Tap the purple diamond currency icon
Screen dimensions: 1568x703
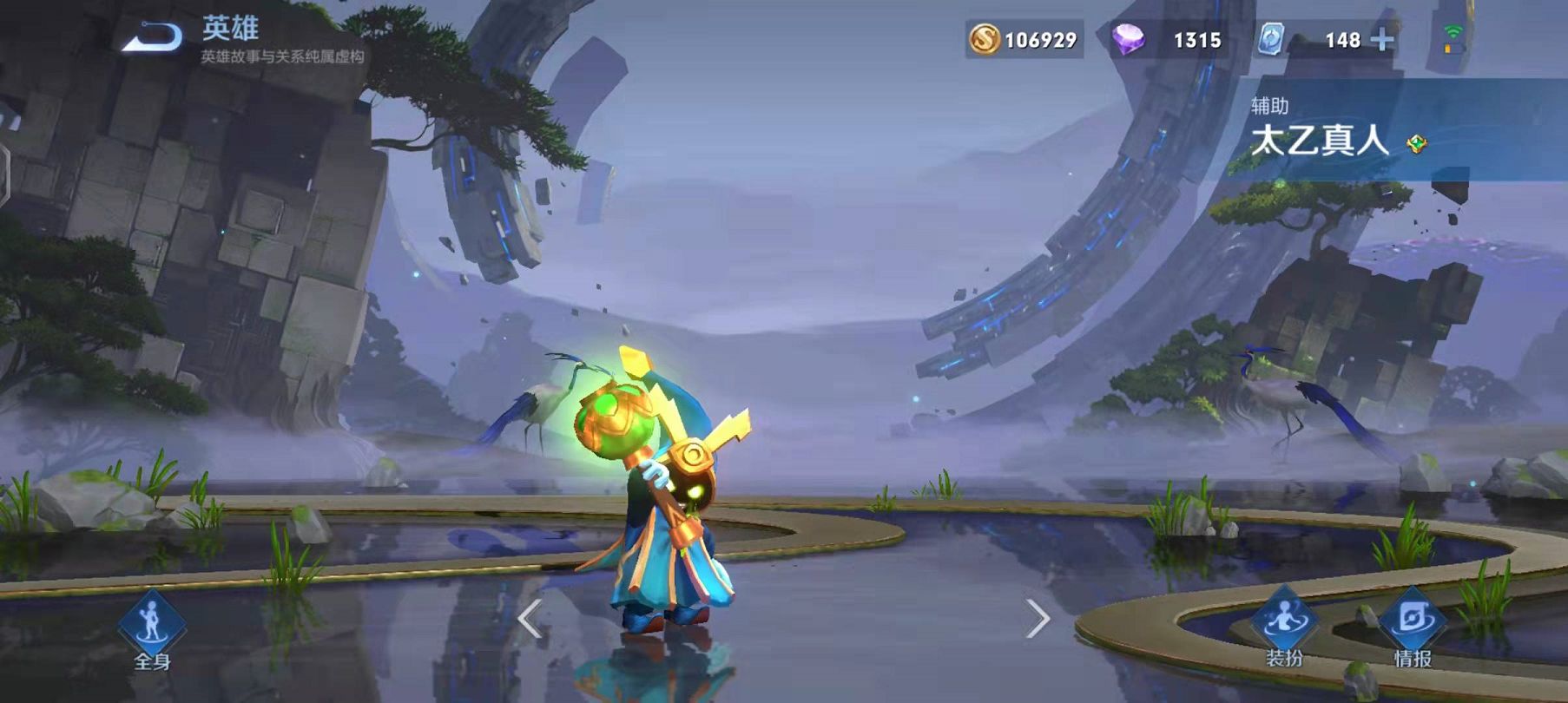(x=1128, y=39)
